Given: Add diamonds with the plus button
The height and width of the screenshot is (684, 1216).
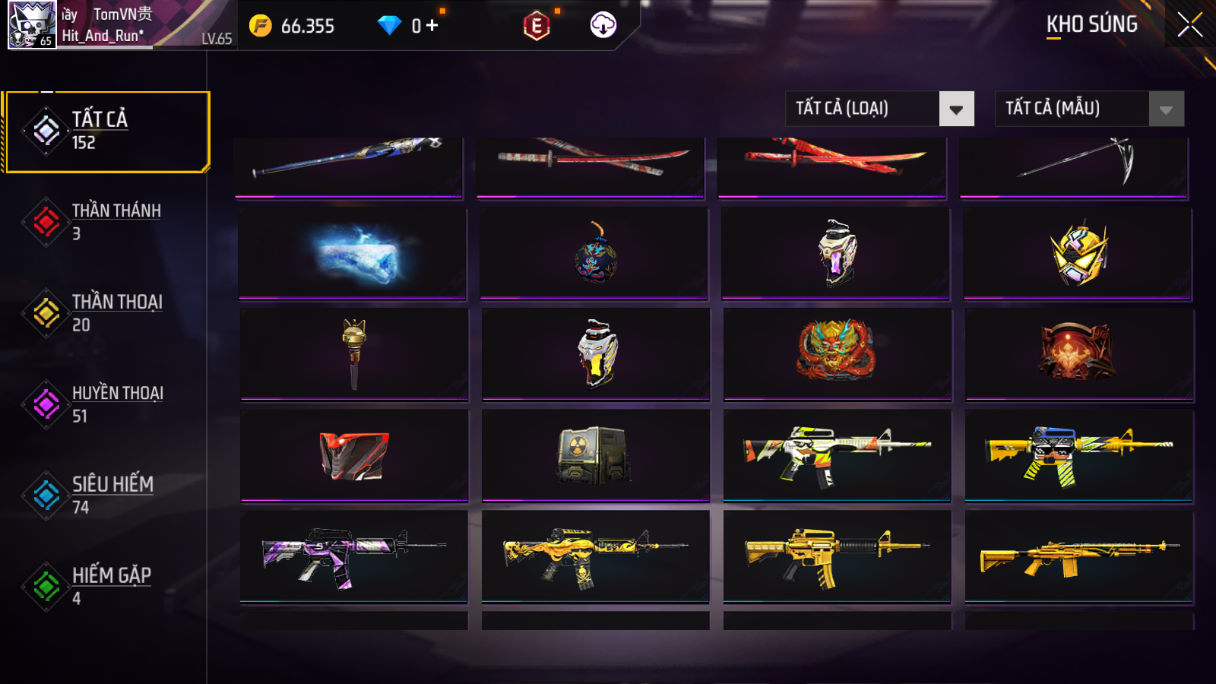Looking at the screenshot, I should [x=432, y=26].
